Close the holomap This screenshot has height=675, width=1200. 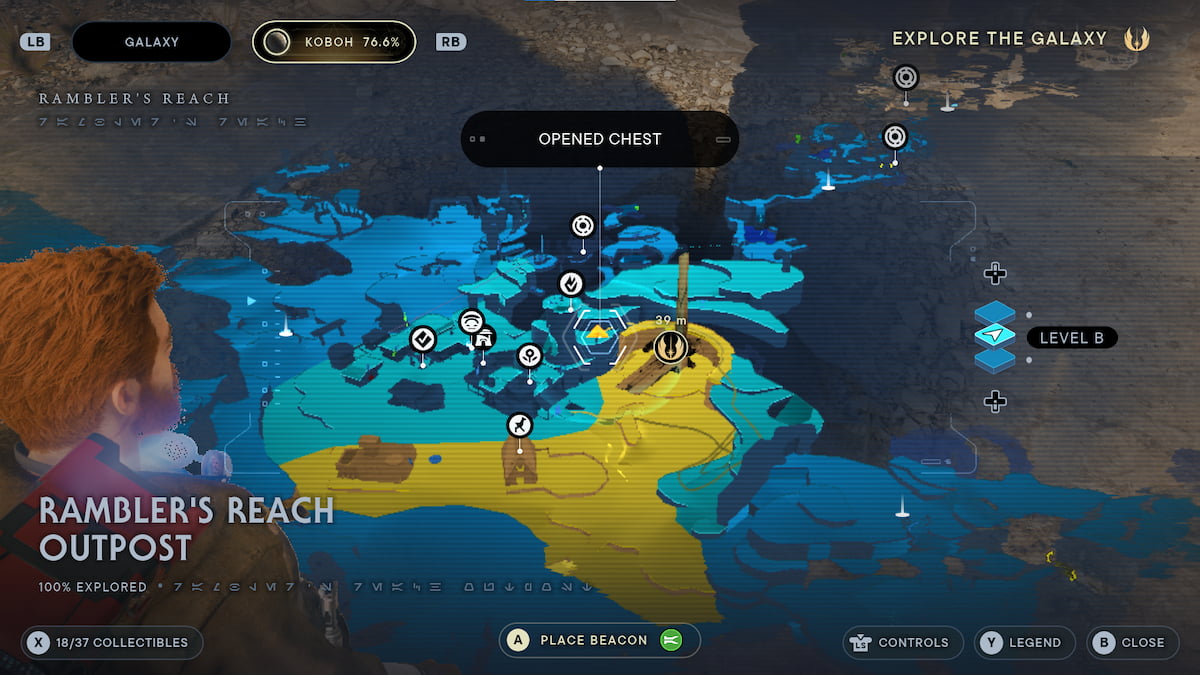1131,643
